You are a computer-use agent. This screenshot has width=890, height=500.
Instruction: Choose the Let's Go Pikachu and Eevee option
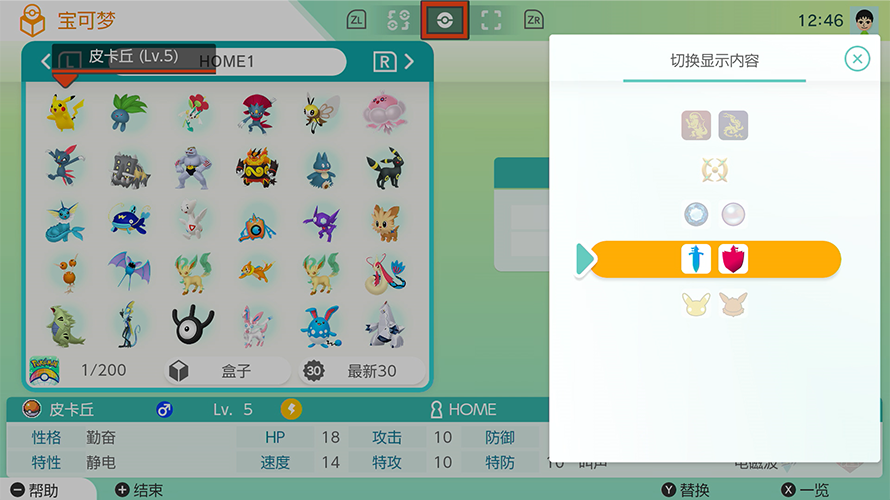point(714,305)
